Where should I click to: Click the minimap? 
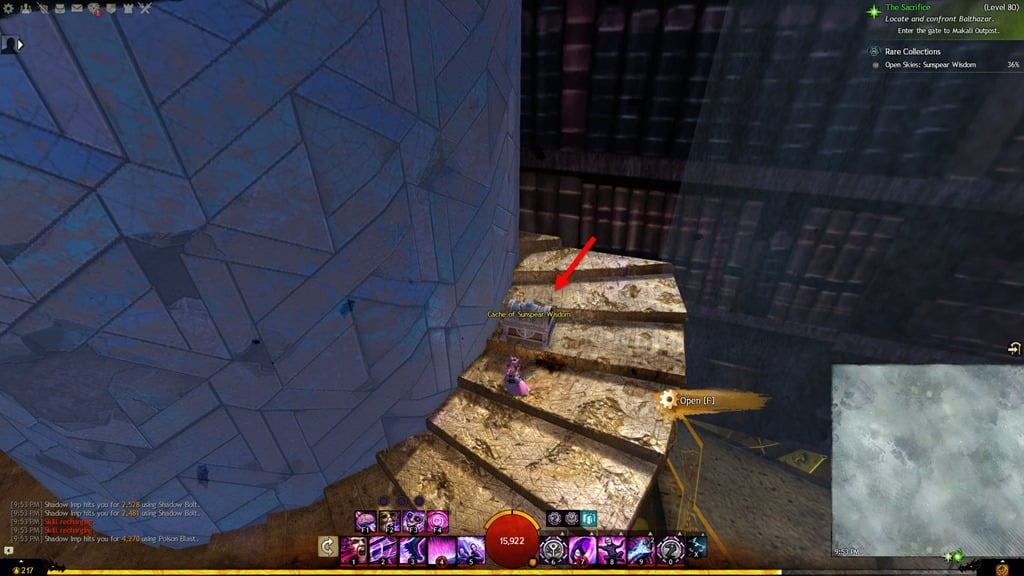[x=927, y=460]
